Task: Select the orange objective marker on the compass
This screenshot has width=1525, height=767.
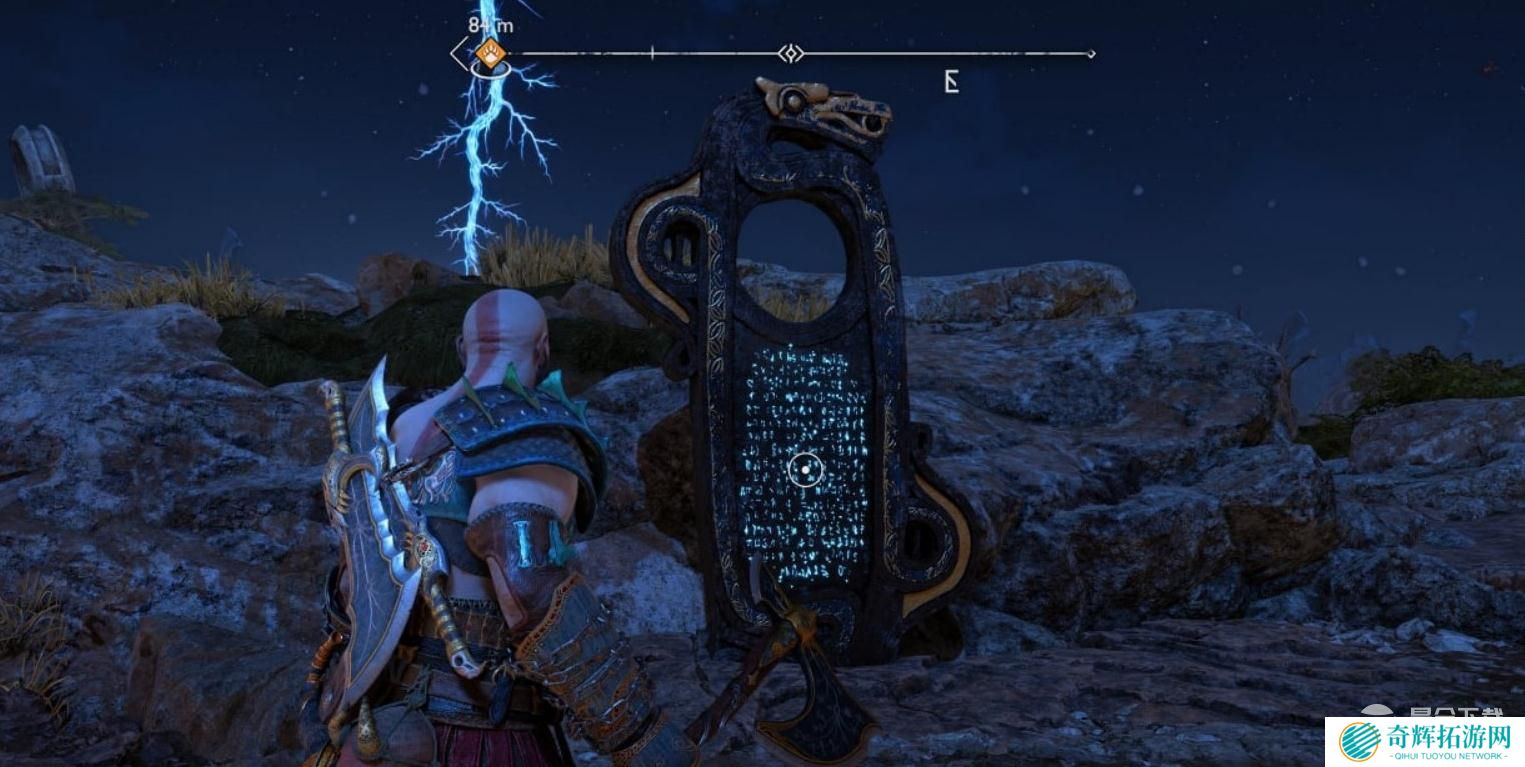Action: [x=489, y=53]
